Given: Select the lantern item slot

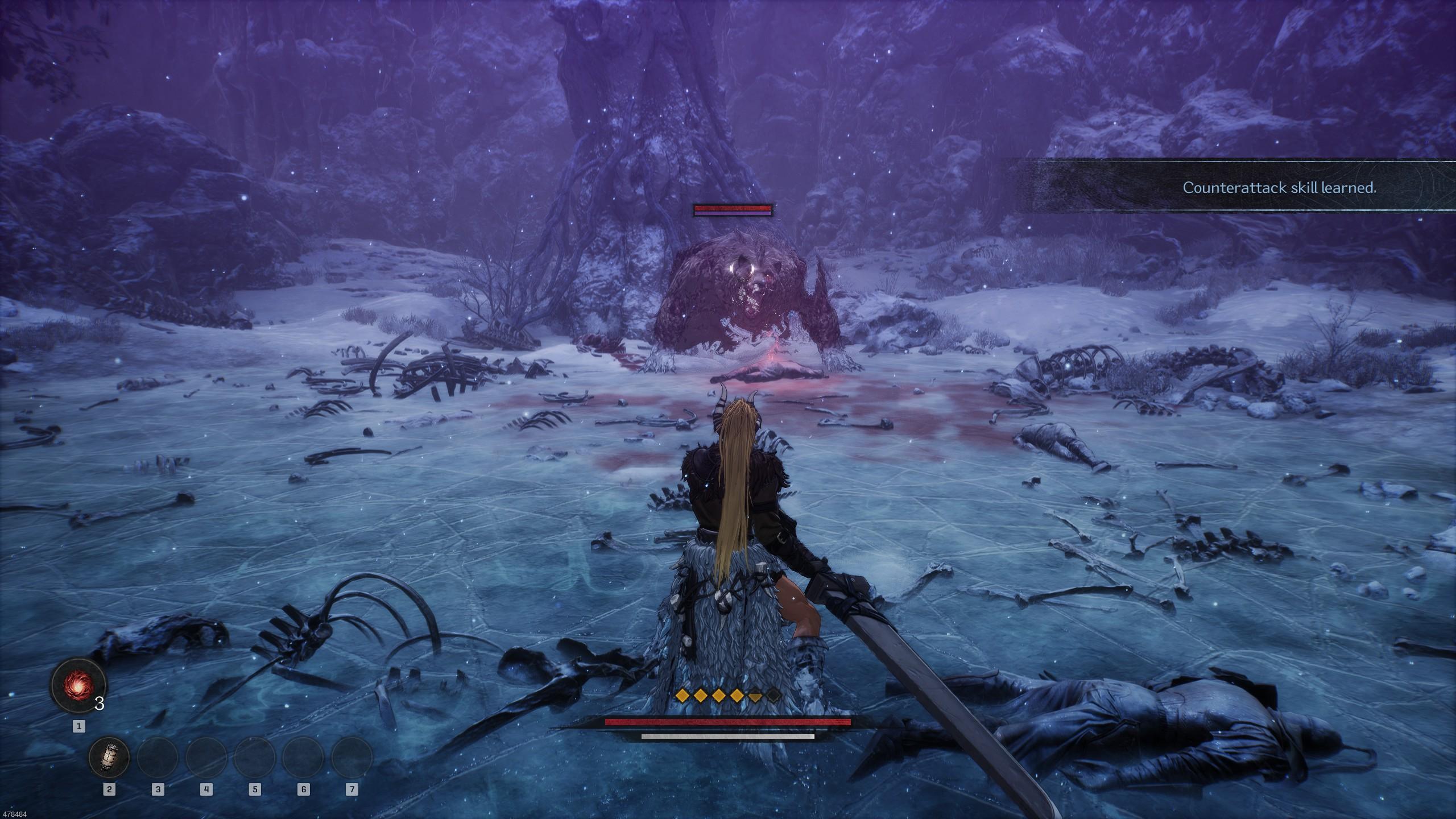Looking at the screenshot, I should pos(109,758).
